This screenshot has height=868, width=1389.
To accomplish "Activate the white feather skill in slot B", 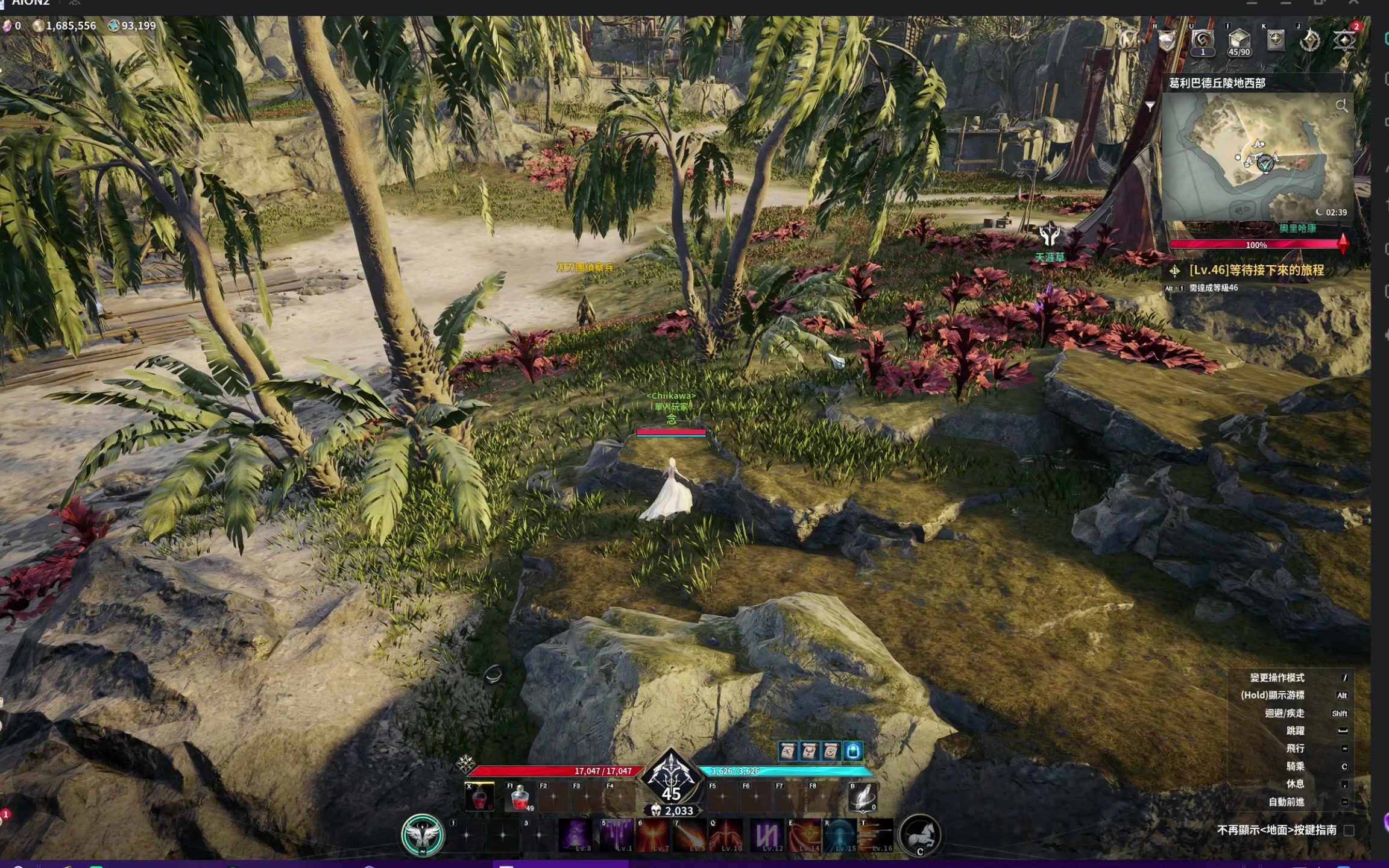I will (x=862, y=797).
